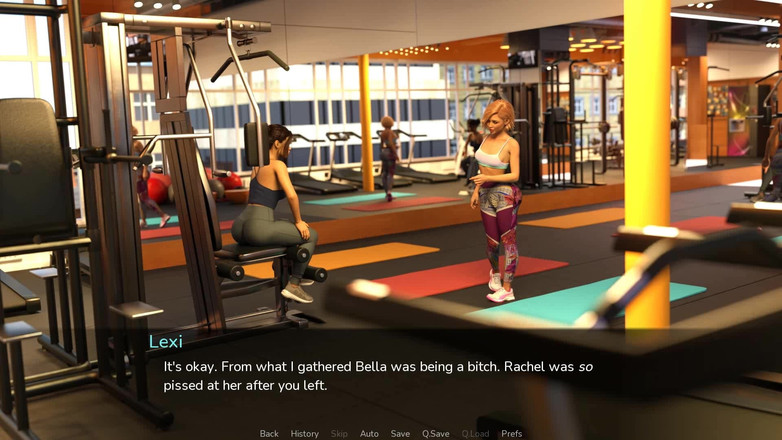Click the greyed-out Q.Load button

(475, 434)
